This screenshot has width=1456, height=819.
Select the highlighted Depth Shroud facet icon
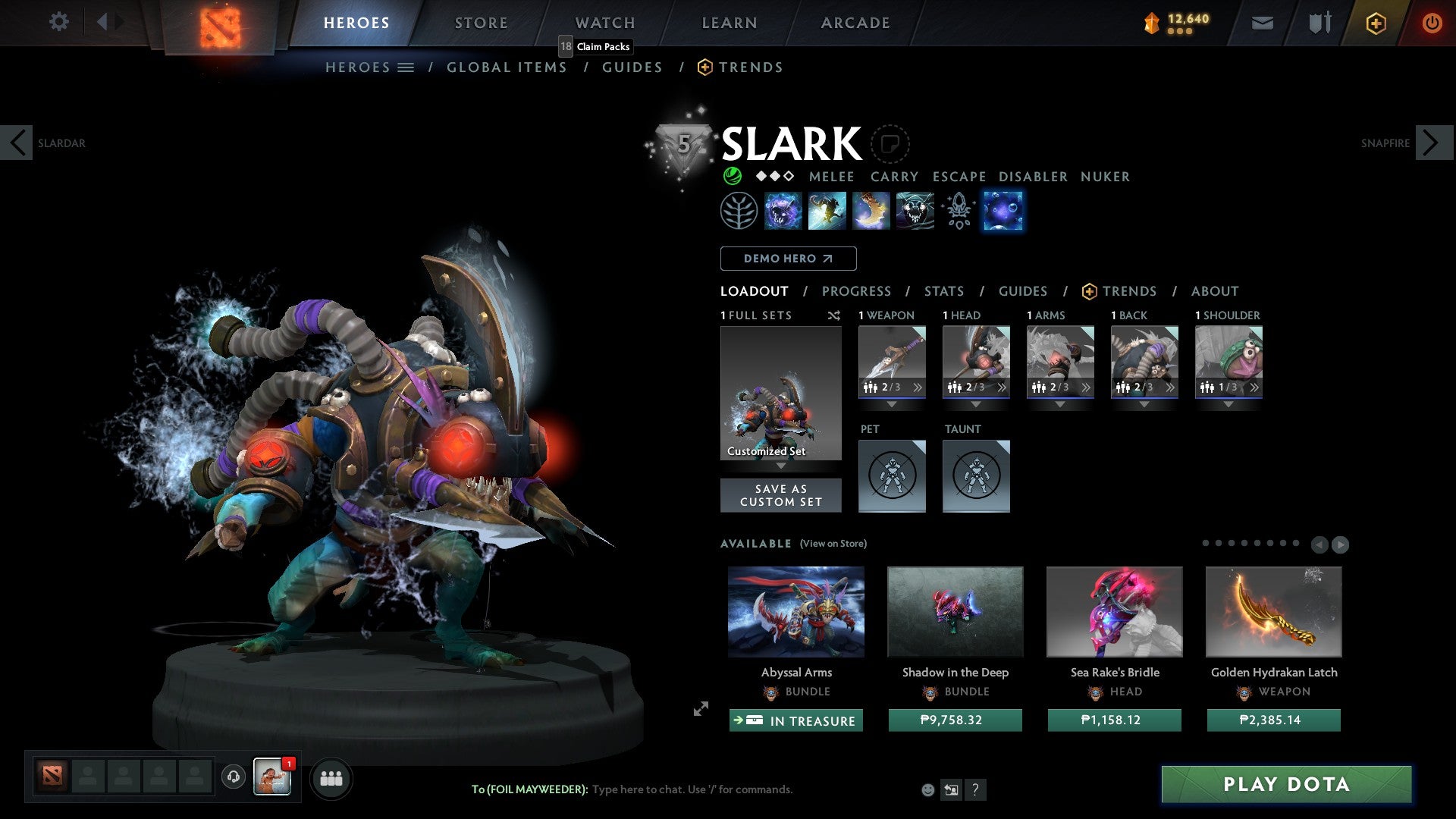(1003, 211)
